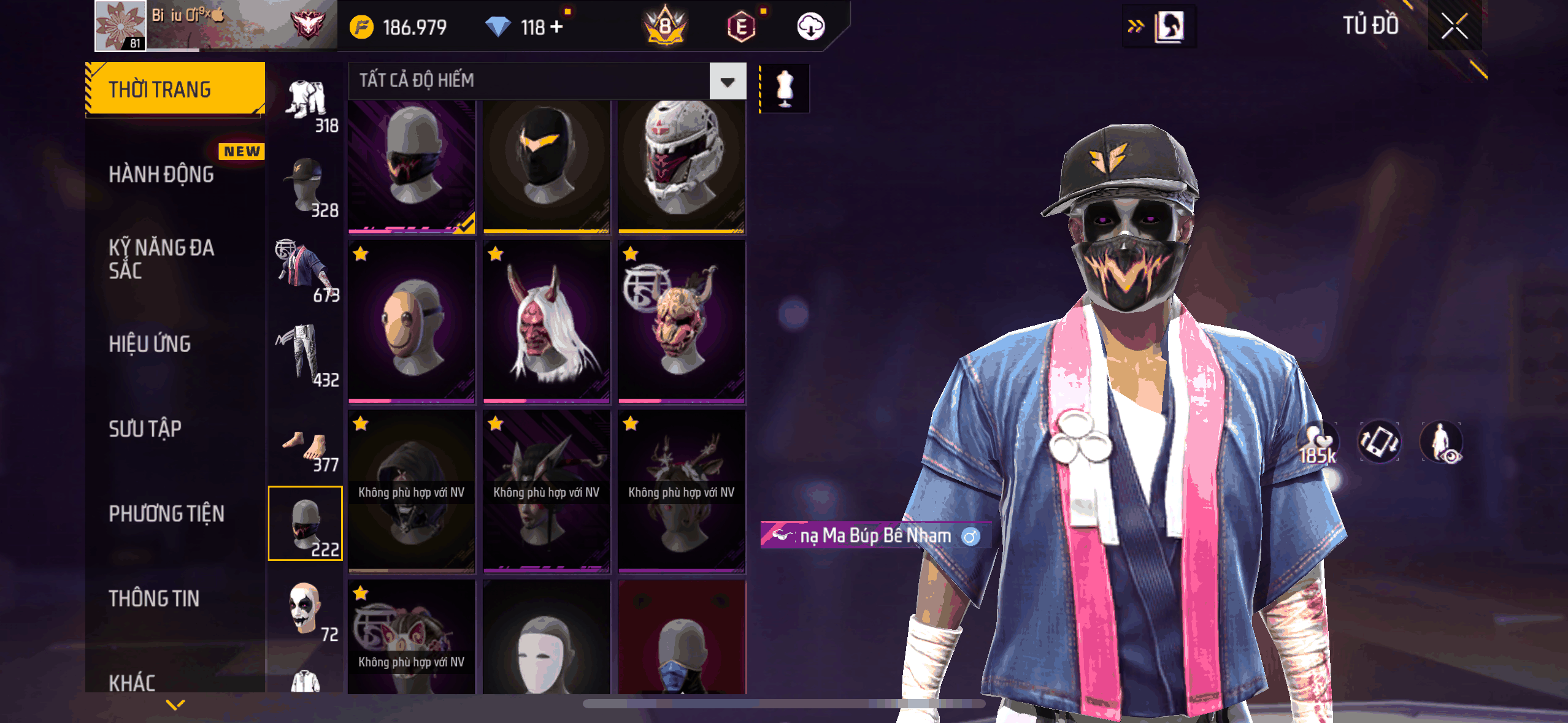Switch to the Hành Động tab

[161, 175]
